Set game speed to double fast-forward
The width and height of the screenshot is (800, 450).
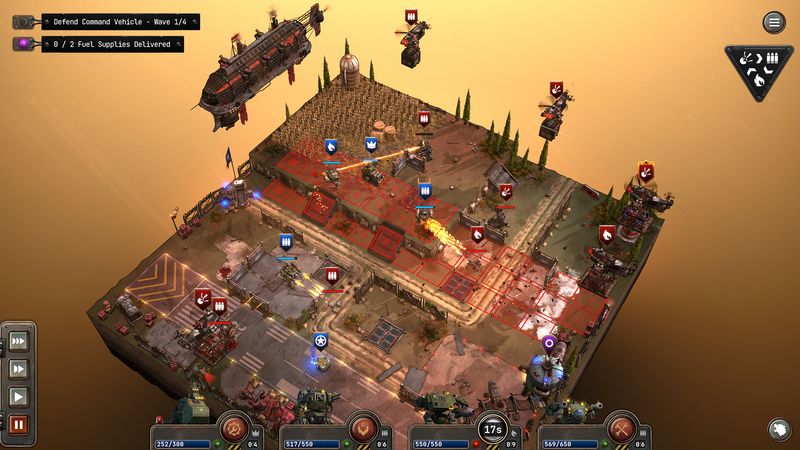[x=19, y=369]
